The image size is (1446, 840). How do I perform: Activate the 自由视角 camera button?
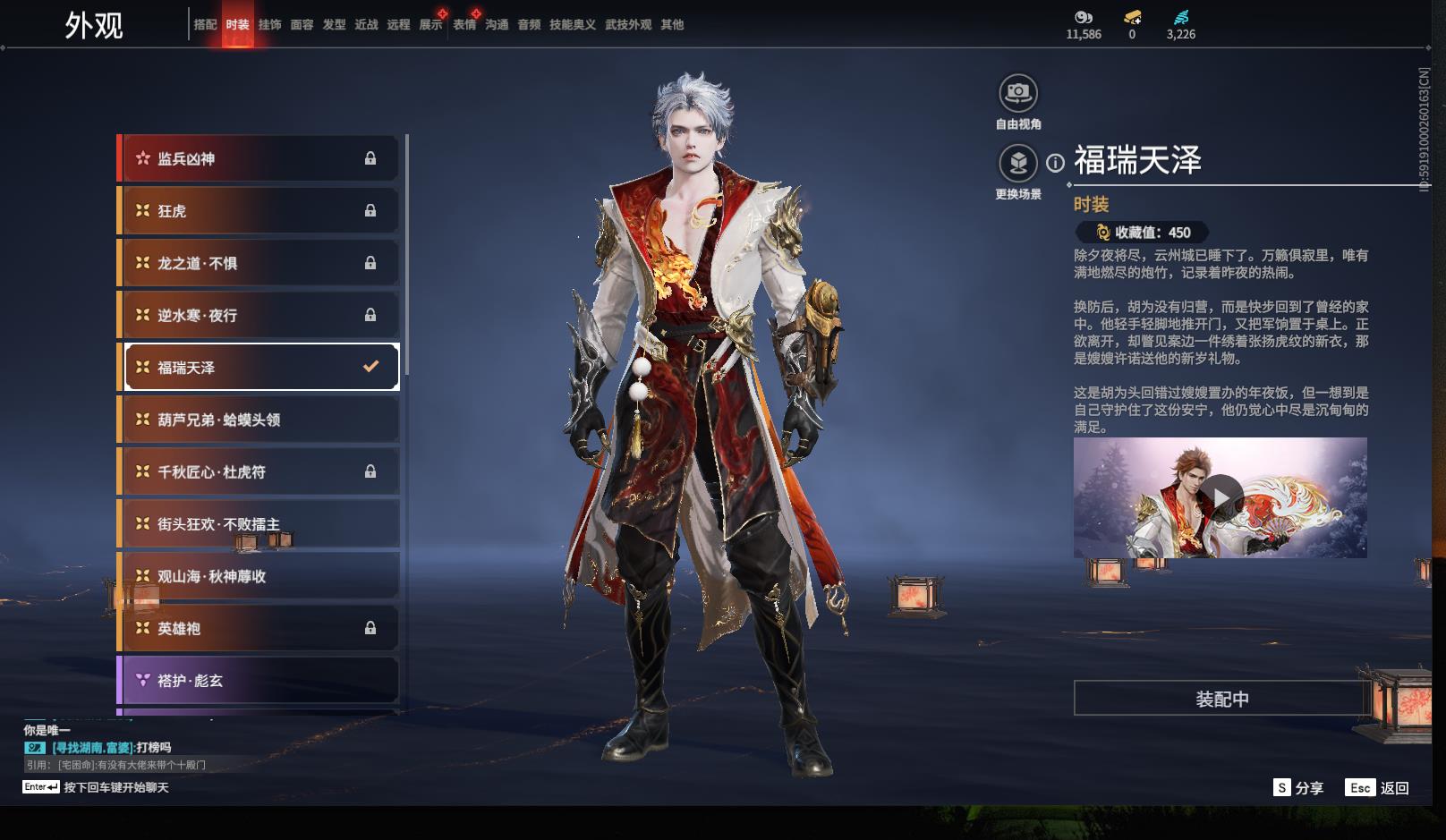click(x=1018, y=93)
